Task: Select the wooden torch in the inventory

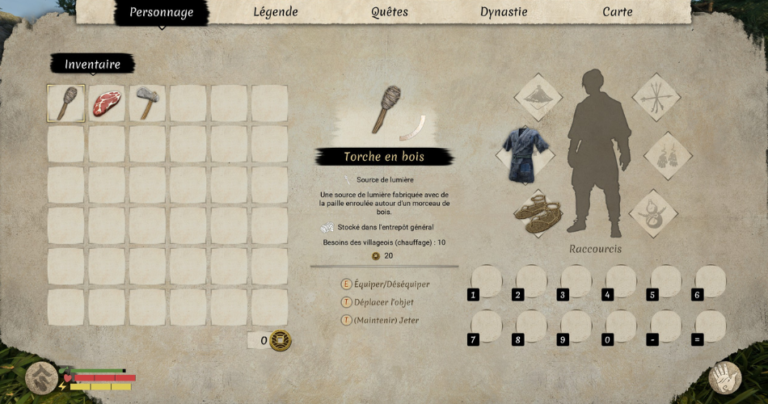Action: (x=66, y=103)
